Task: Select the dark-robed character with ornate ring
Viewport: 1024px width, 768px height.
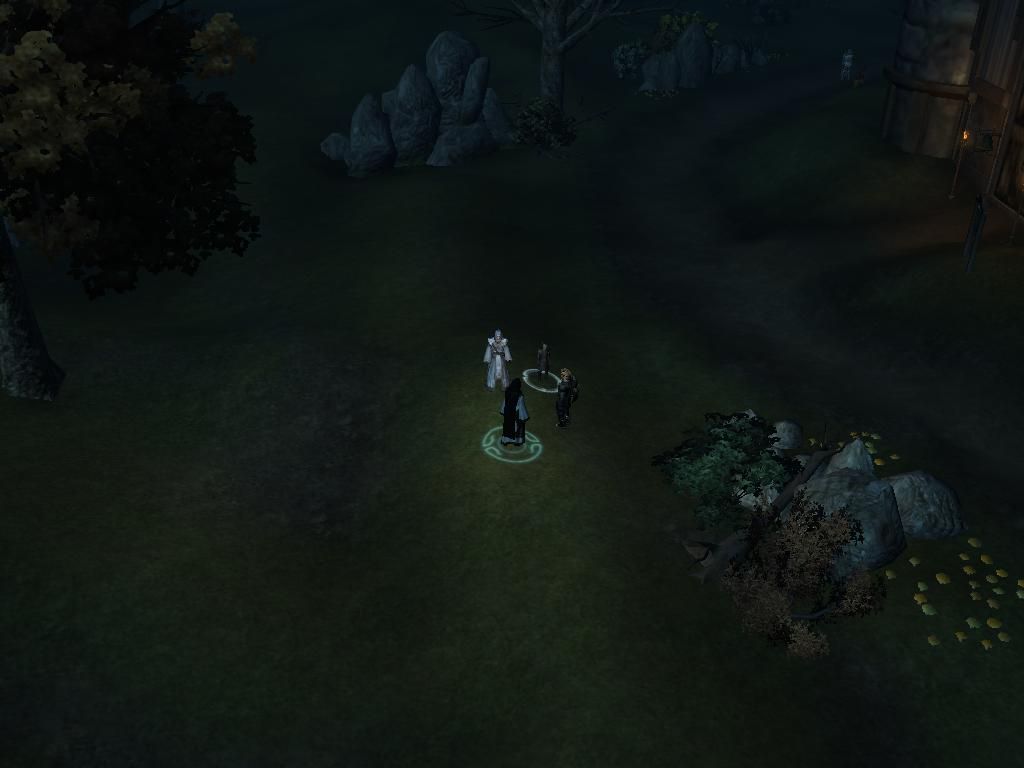Action: [513, 414]
